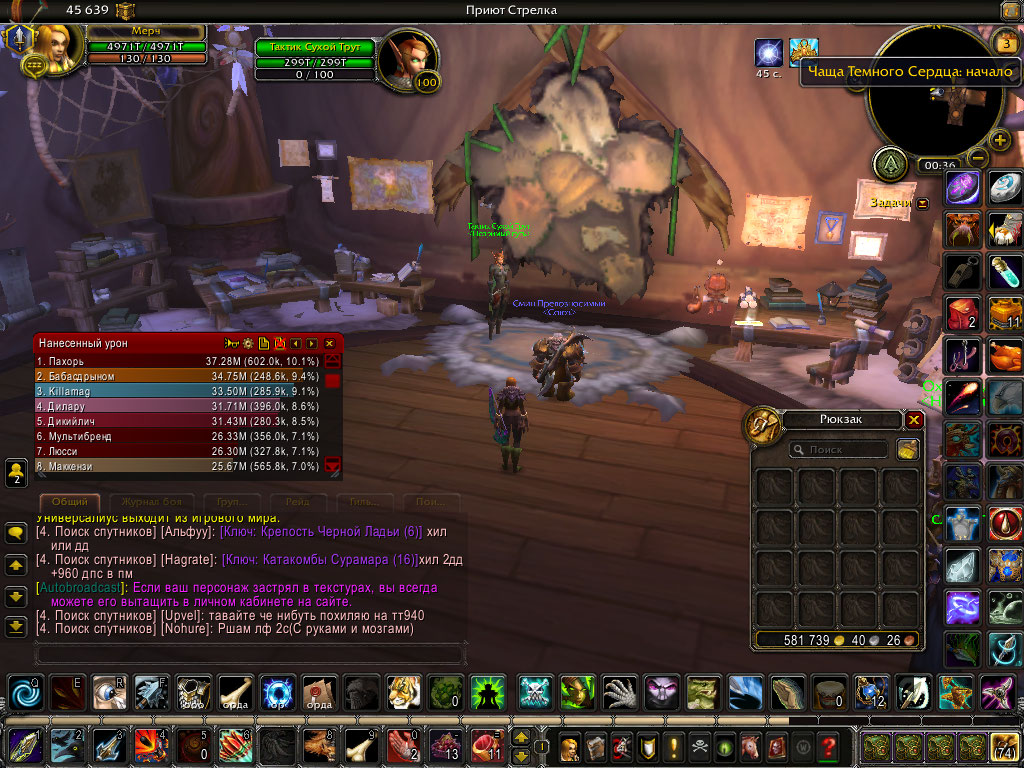Screen dimensions: 1024x768
Task: Close the Нанесенный урон damage meter window
Action: [326, 343]
